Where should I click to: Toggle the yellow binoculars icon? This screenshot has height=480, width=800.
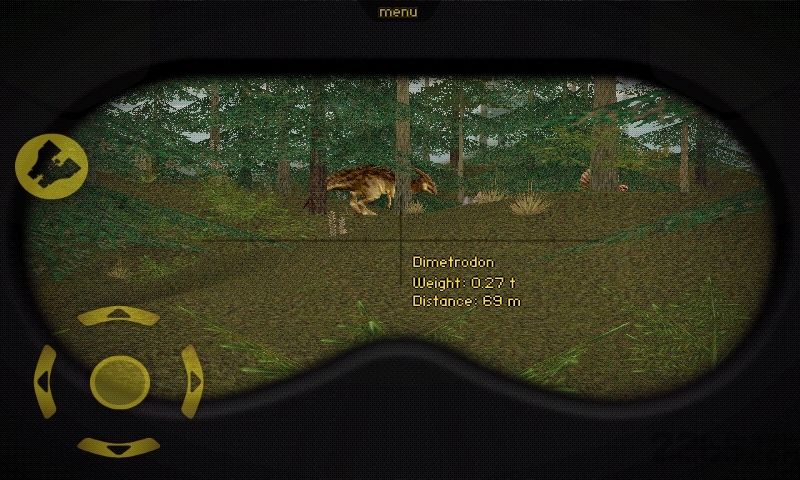(51, 165)
